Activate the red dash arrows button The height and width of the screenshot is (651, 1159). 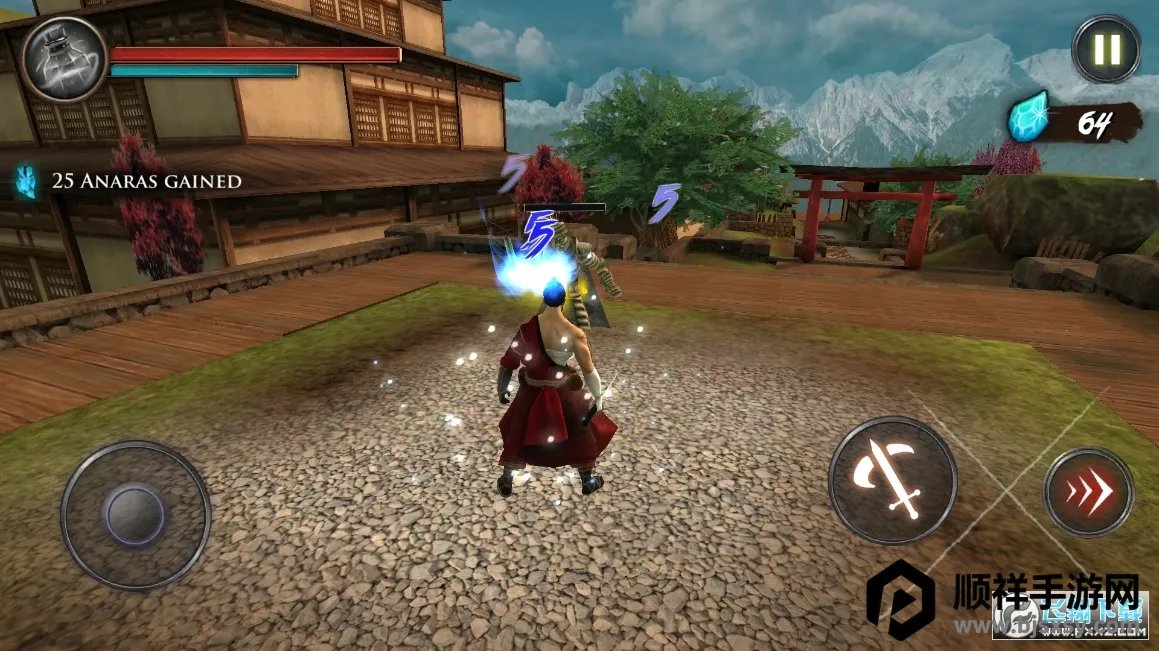(x=1088, y=492)
